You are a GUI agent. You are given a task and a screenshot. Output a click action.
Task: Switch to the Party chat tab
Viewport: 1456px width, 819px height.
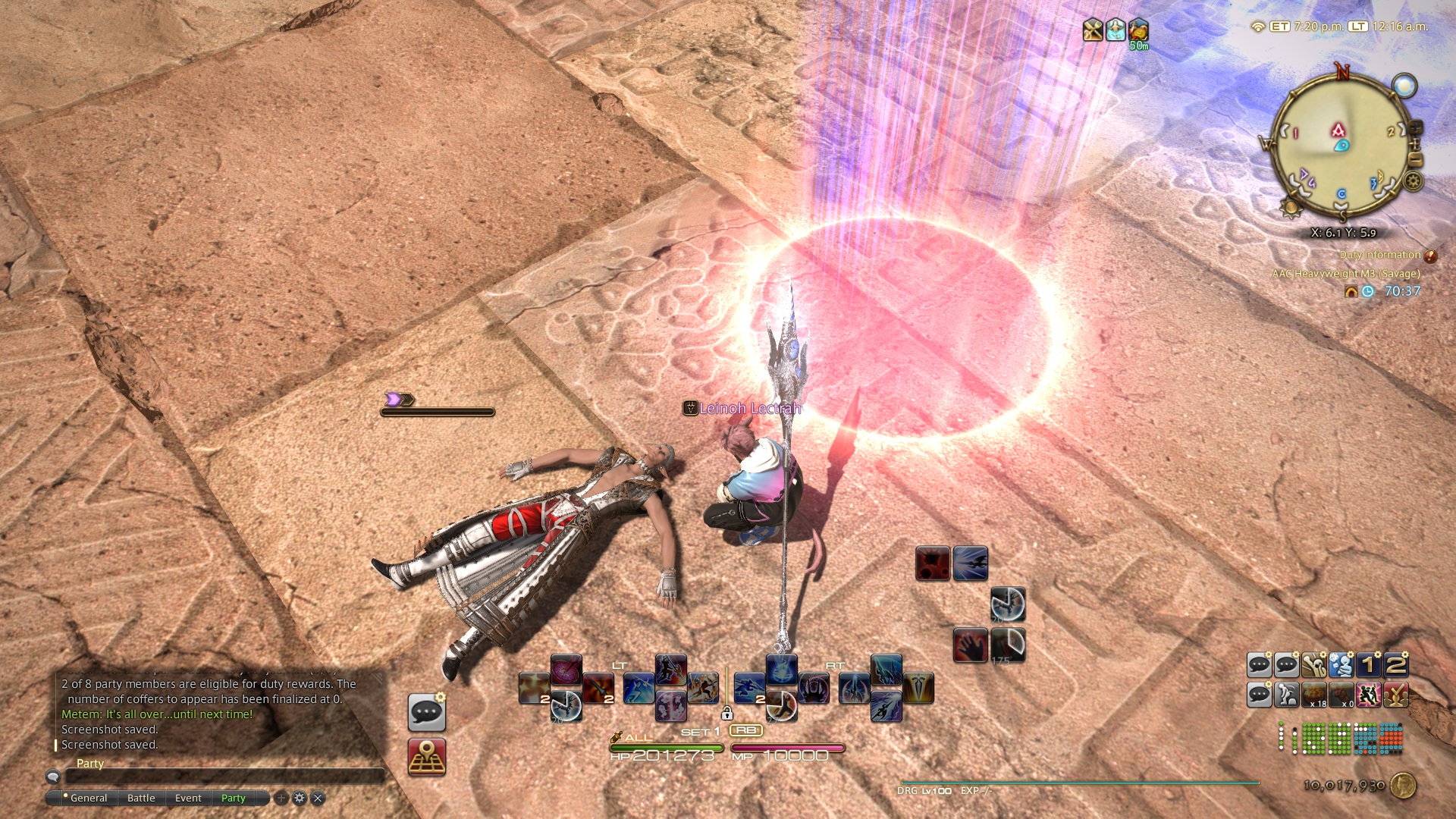point(234,798)
